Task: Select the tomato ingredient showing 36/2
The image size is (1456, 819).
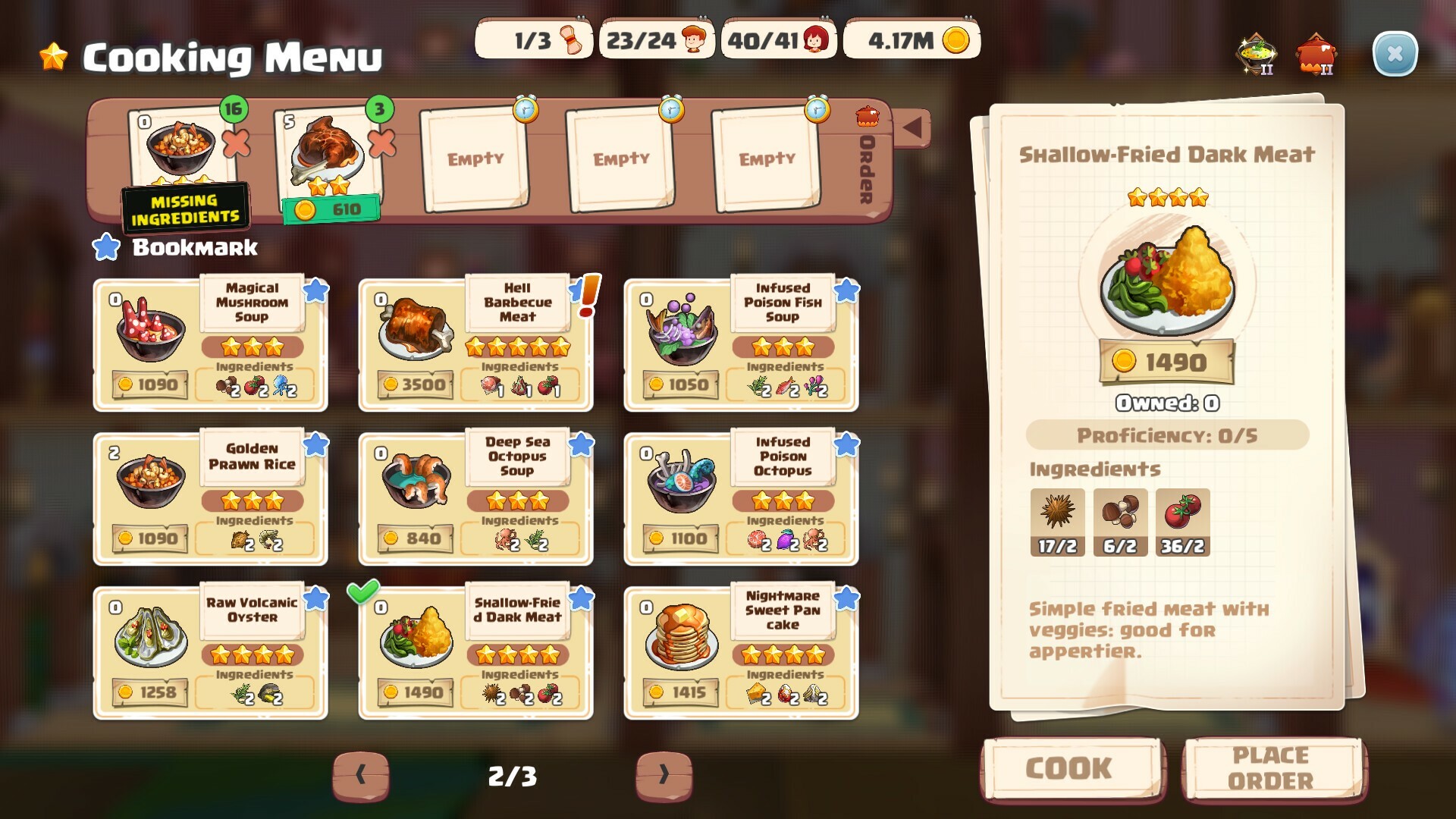Action: click(1184, 522)
